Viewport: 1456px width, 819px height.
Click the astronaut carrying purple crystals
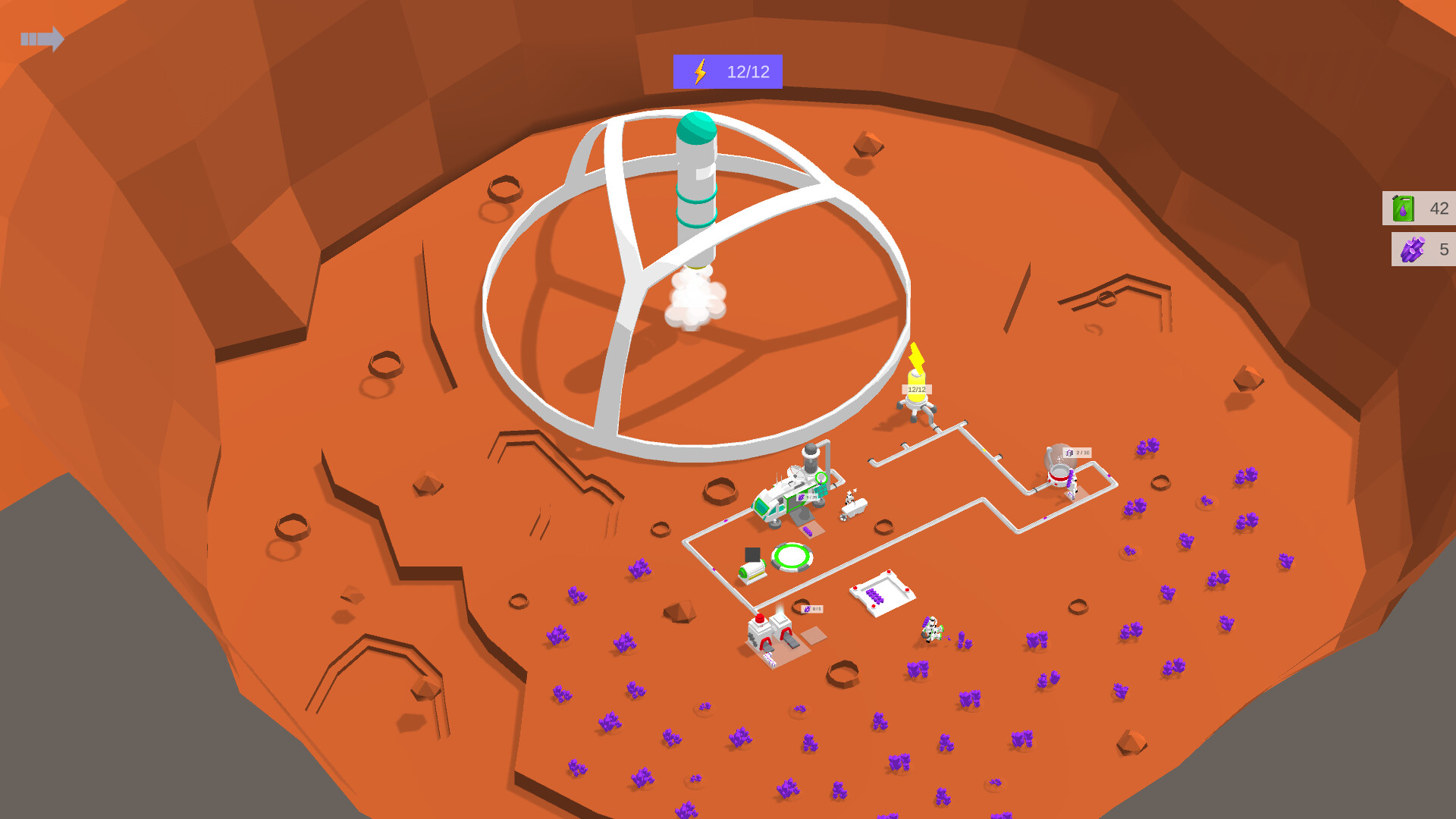click(931, 629)
